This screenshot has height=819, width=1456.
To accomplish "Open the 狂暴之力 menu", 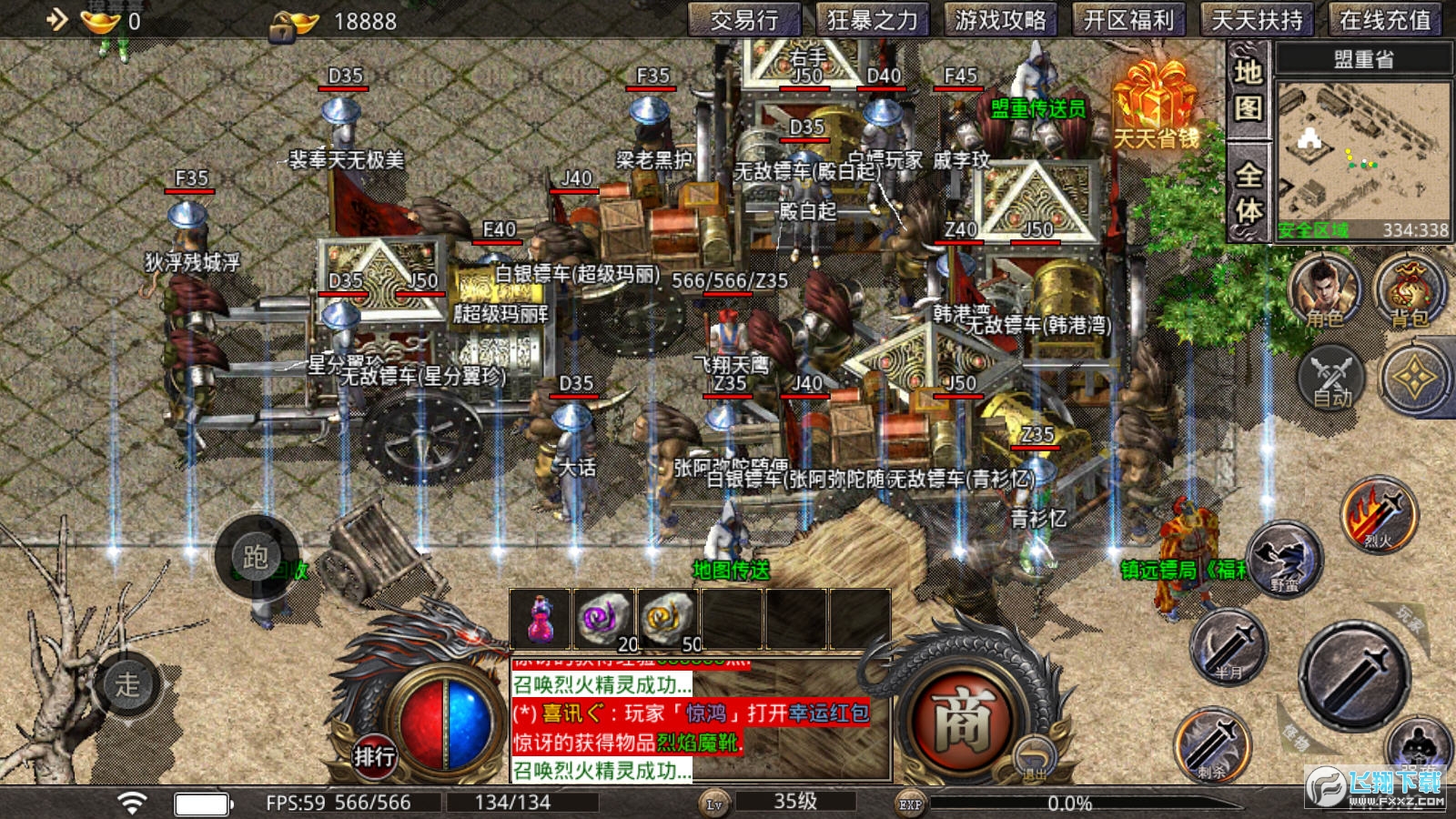I will pyautogui.click(x=873, y=20).
